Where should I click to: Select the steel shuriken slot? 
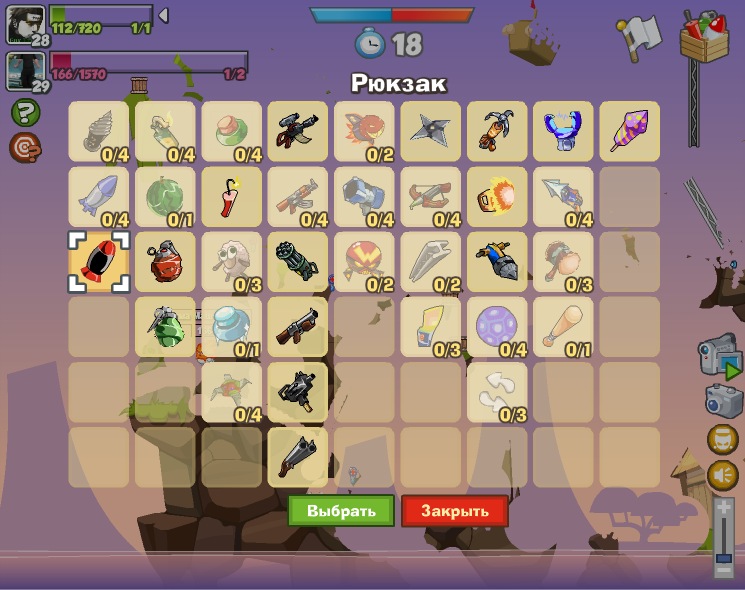431,130
